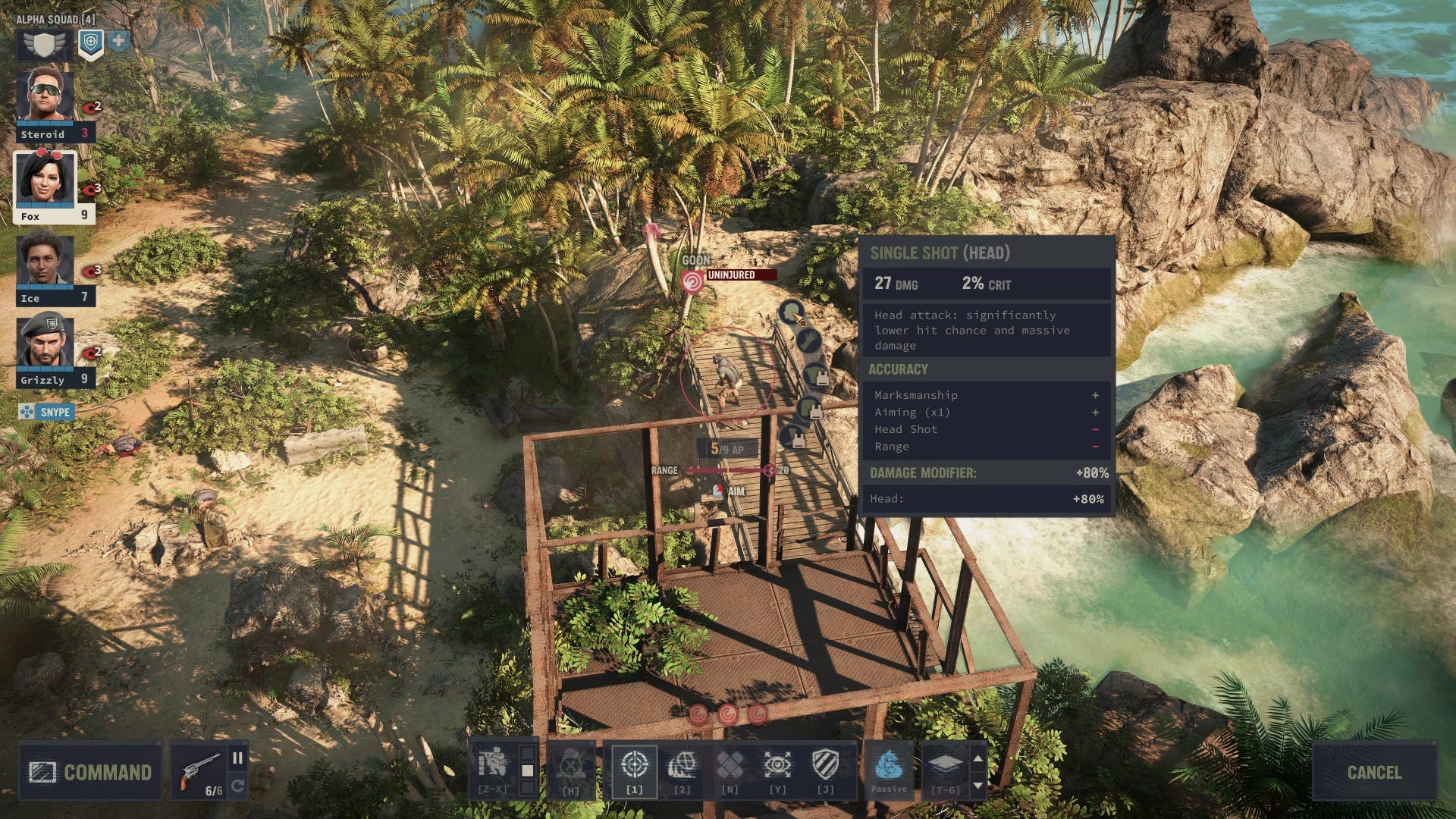The image size is (1456, 819).
Task: Activate the overwatch eye ability
Action: click(x=777, y=766)
